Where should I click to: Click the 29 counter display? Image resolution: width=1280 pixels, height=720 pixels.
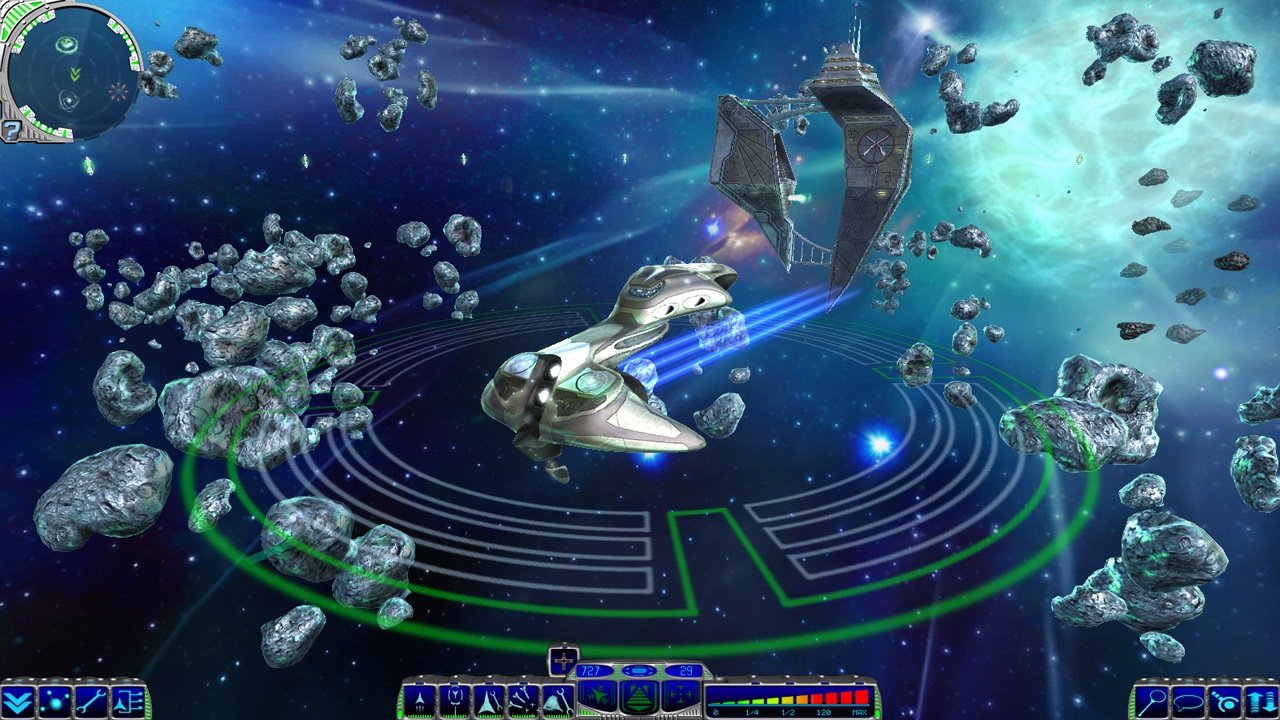pyautogui.click(x=685, y=671)
